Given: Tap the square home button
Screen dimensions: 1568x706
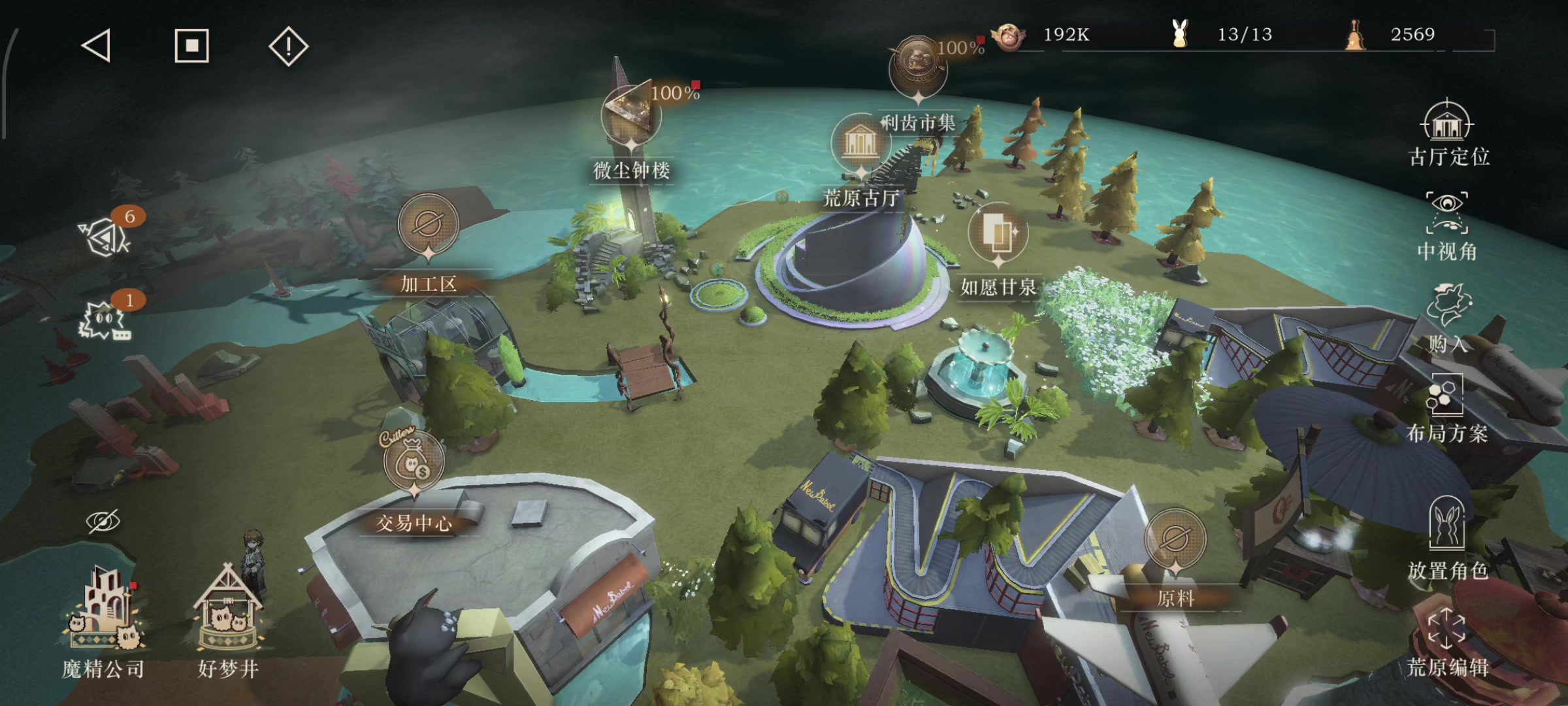Looking at the screenshot, I should [x=191, y=46].
